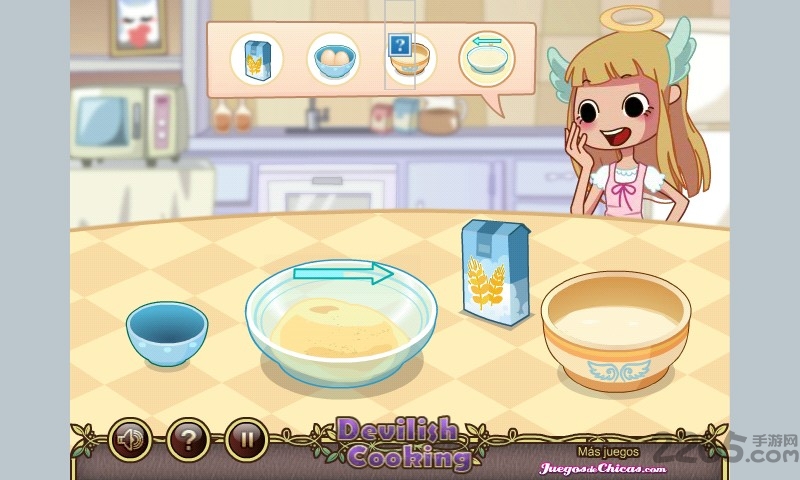Toggle the sound speaker button

pyautogui.click(x=129, y=438)
